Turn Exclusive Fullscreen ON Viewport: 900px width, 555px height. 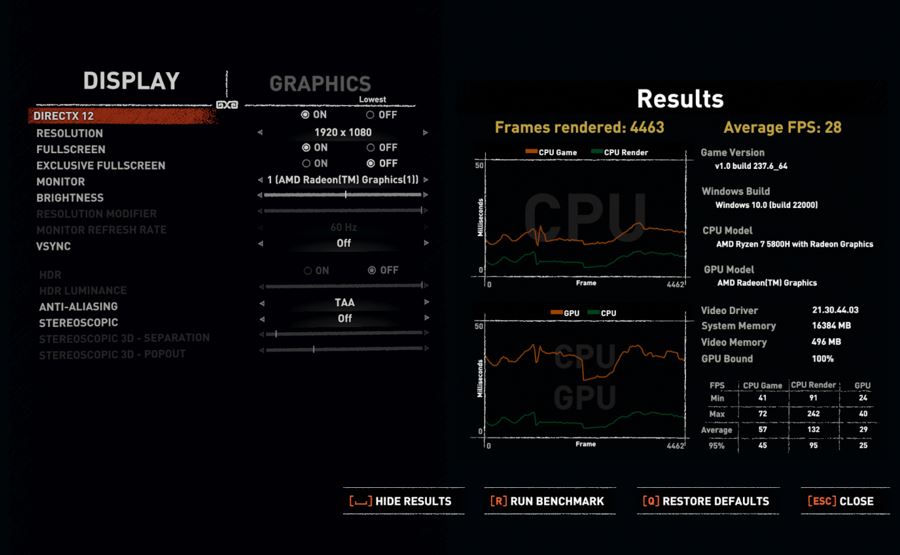[x=306, y=164]
